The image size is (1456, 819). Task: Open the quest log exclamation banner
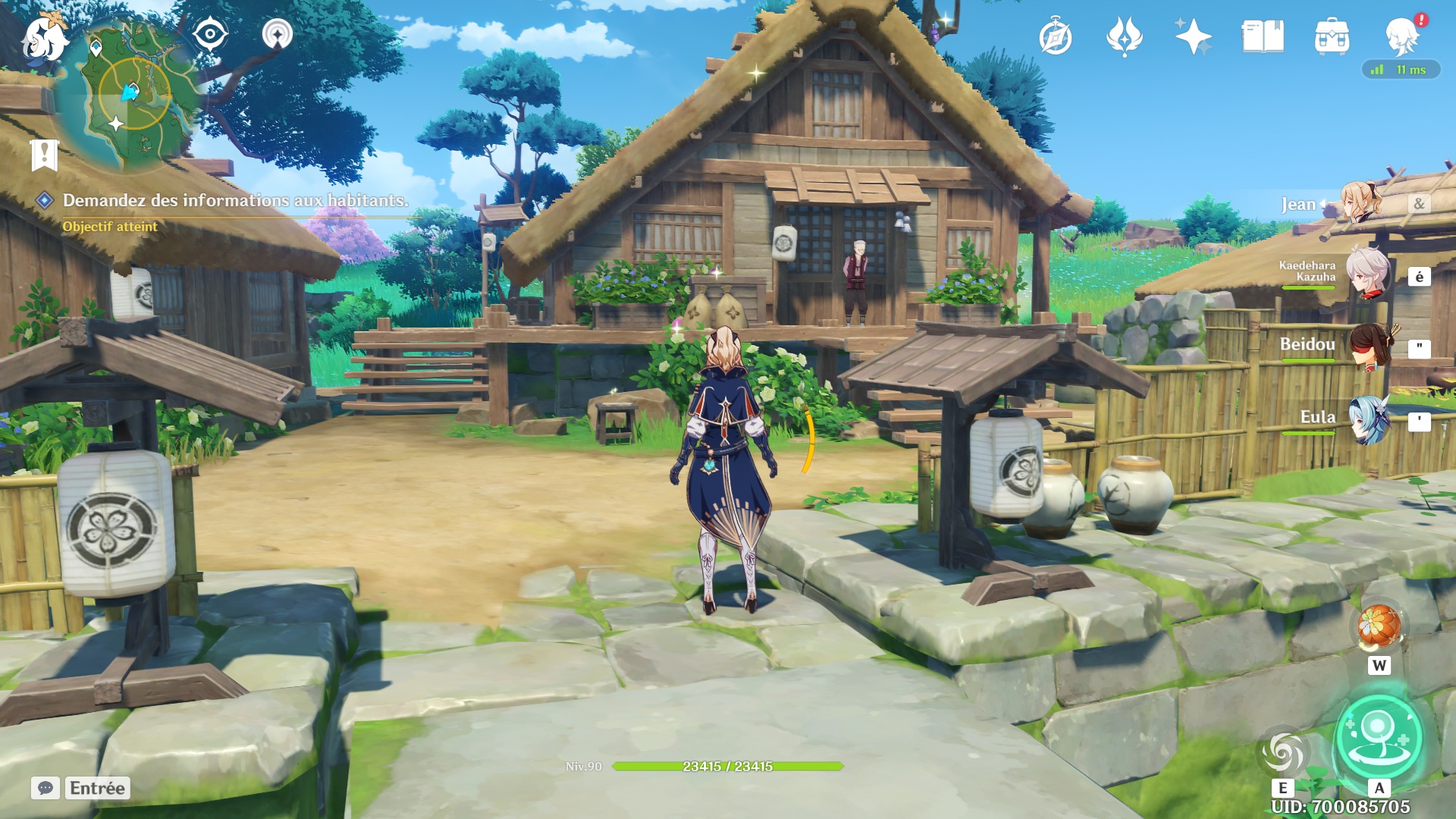(44, 155)
